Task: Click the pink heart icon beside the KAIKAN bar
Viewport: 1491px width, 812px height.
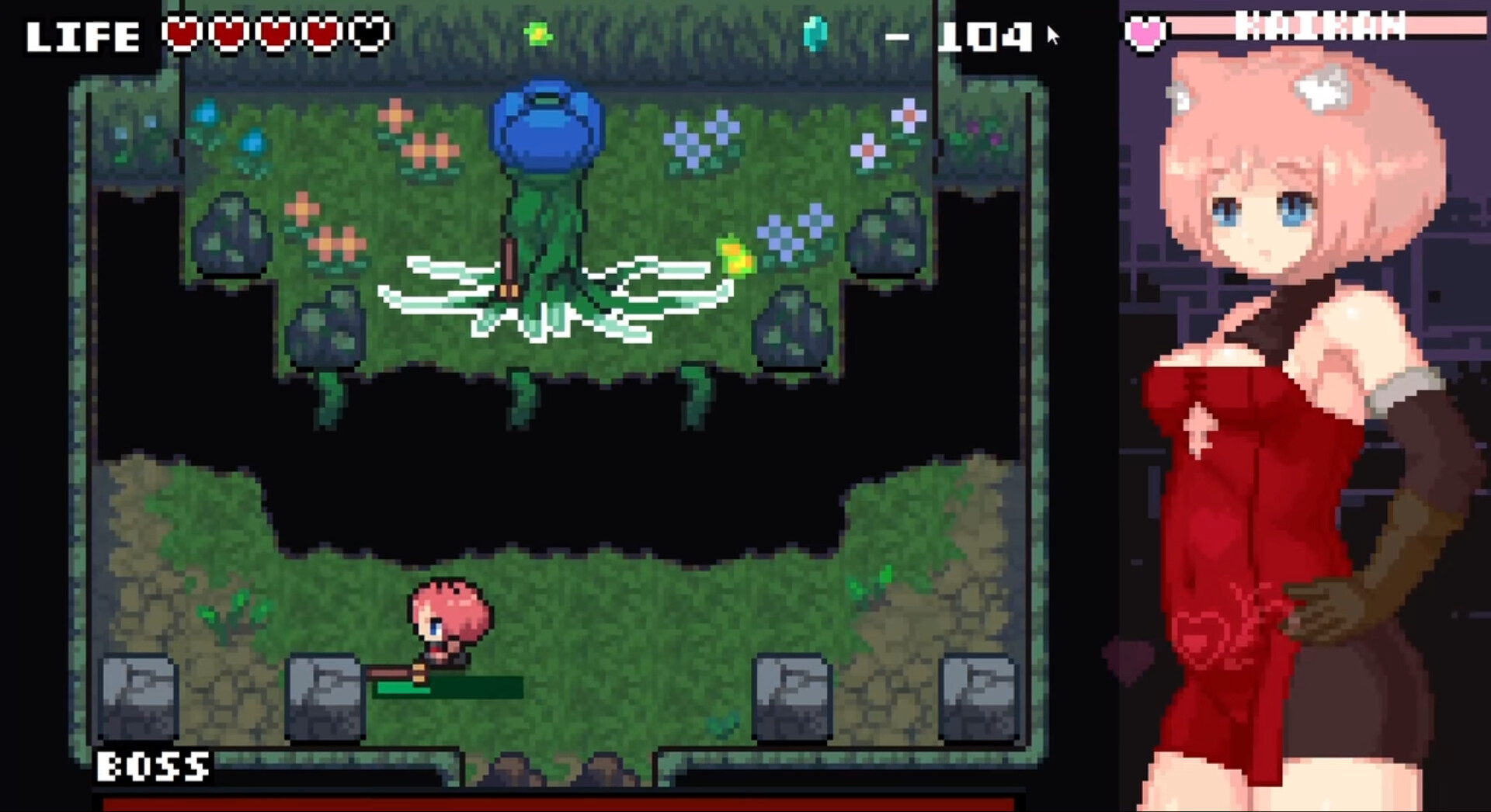Action: (x=1143, y=32)
